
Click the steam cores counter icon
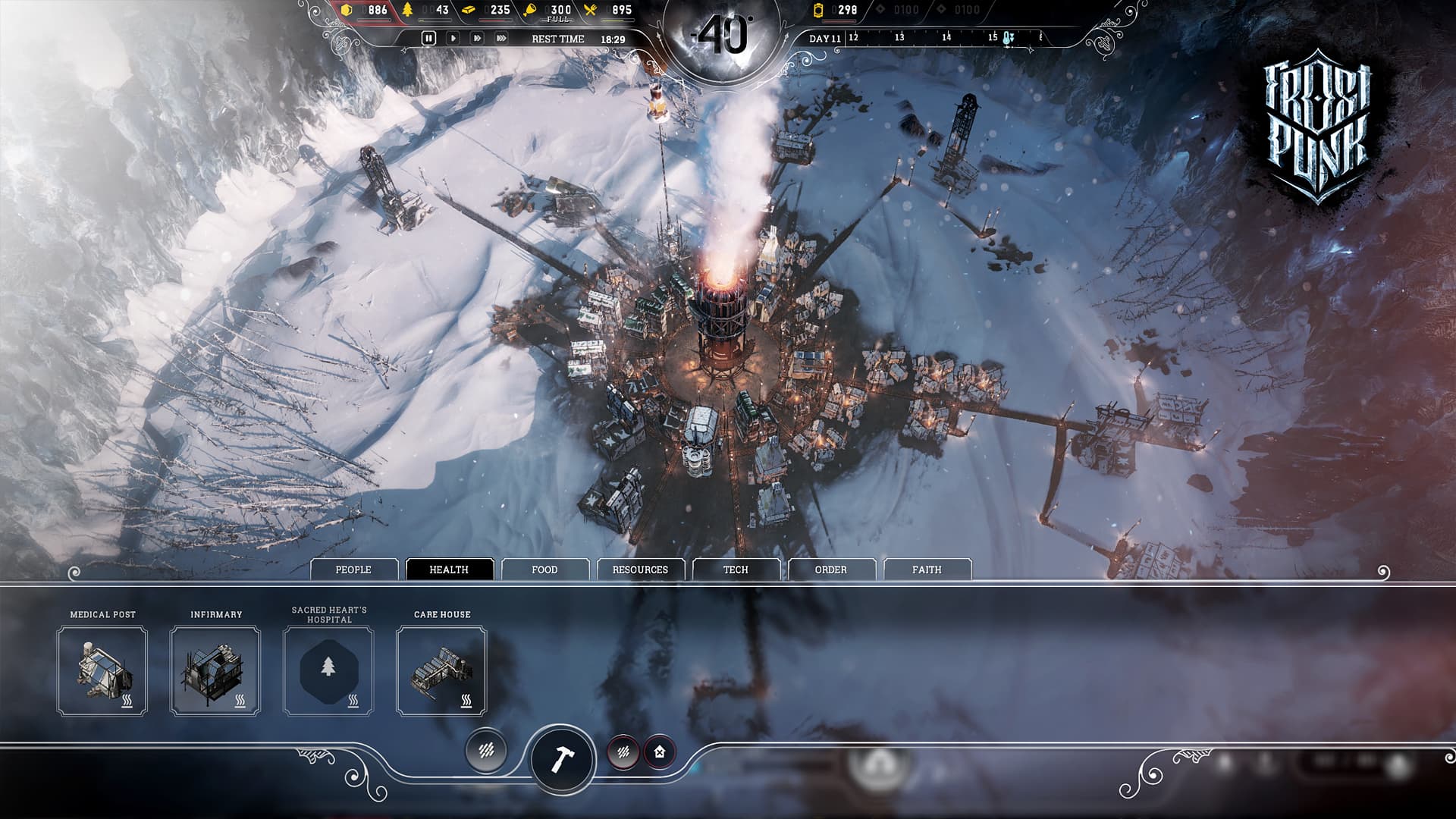coord(819,11)
